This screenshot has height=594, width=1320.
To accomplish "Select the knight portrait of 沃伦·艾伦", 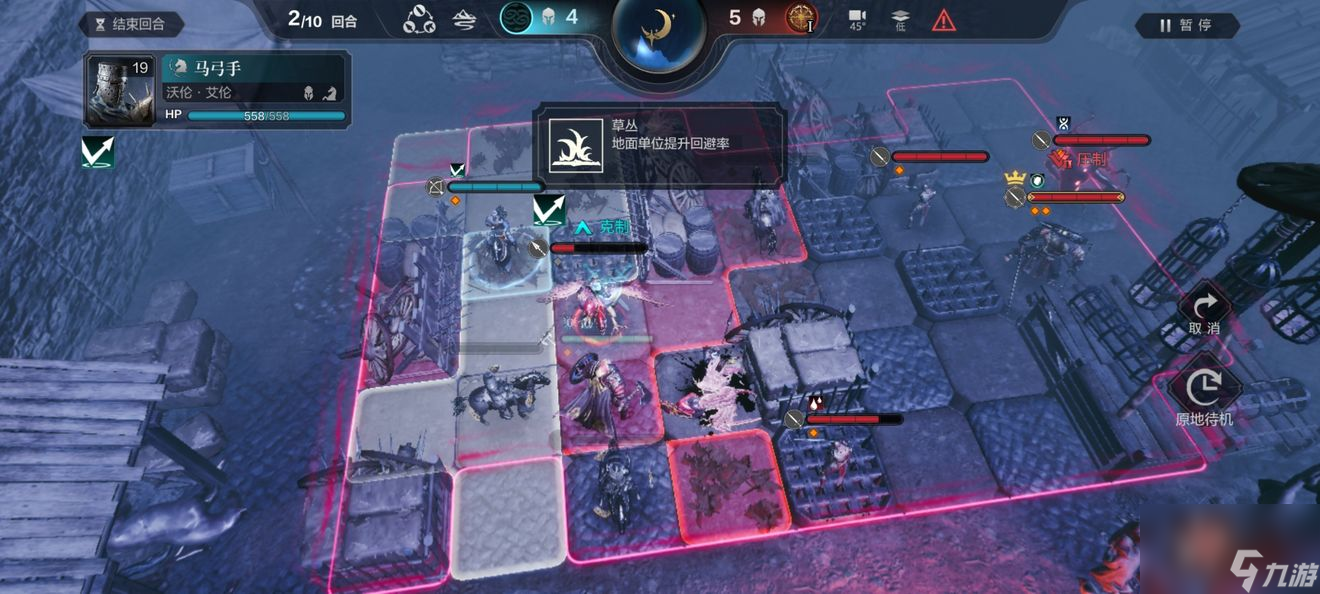I will click(119, 91).
